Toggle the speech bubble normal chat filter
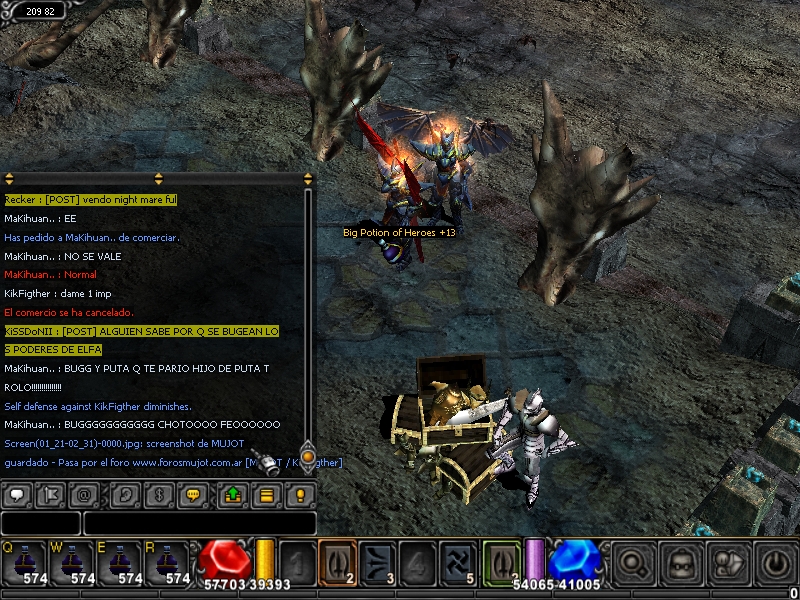The width and height of the screenshot is (800, 600). pos(18,494)
